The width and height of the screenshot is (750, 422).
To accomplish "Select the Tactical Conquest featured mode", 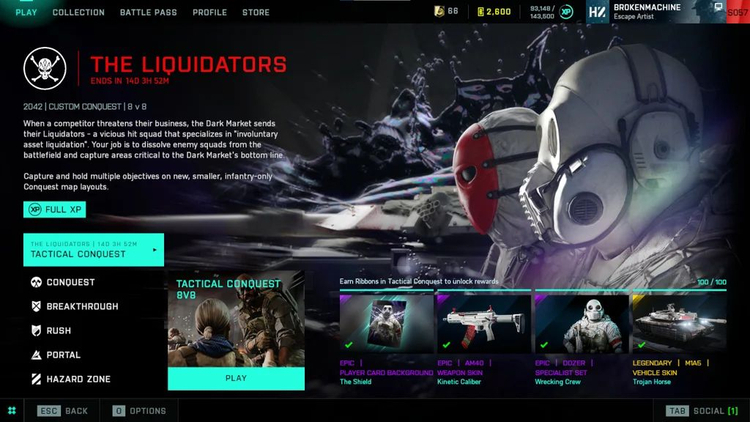I will [x=94, y=250].
